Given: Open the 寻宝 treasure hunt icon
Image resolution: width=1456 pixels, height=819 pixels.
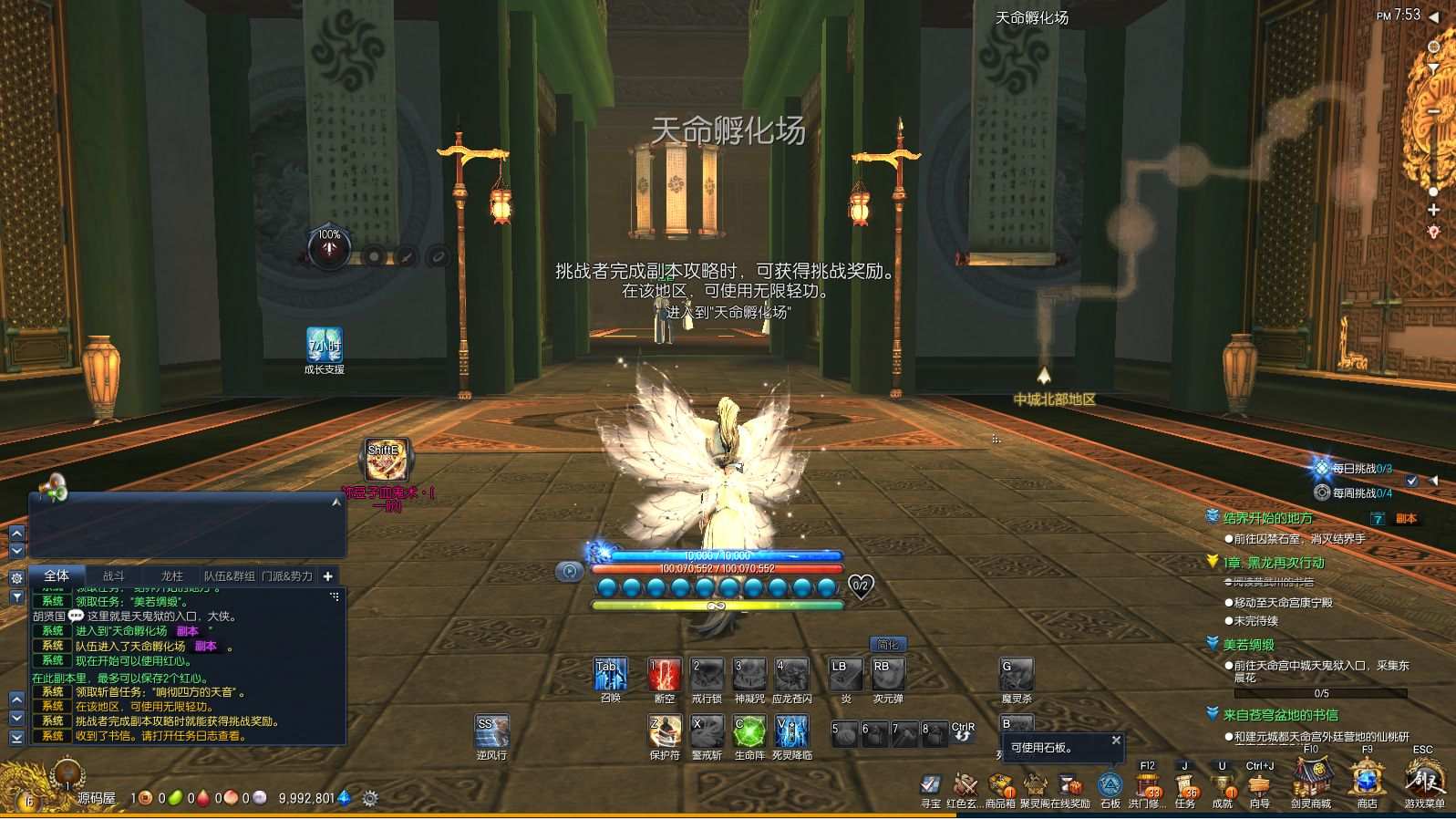Looking at the screenshot, I should [x=930, y=786].
